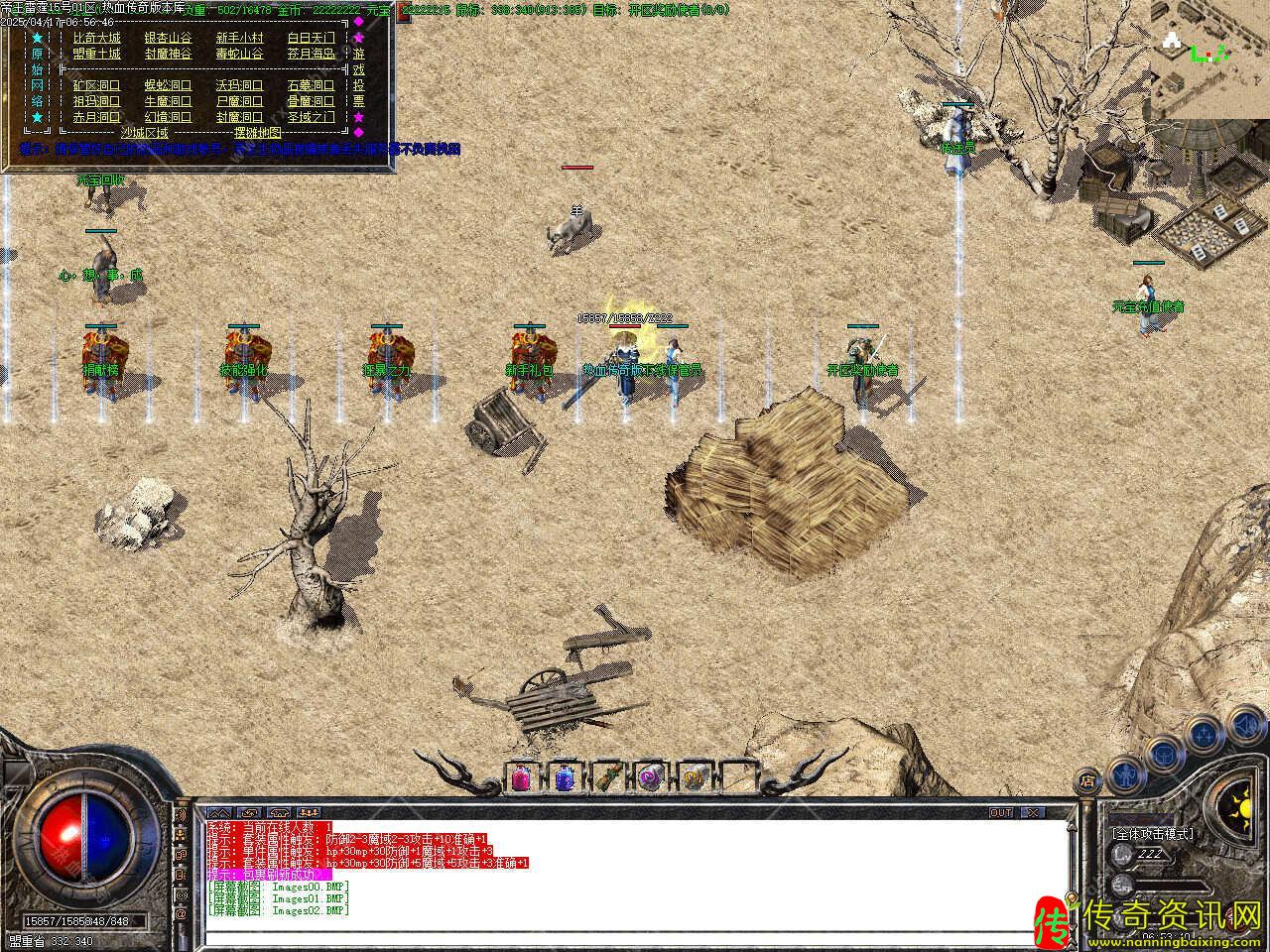Teleport to 比奇大城 in the menu
Image resolution: width=1270 pixels, height=952 pixels.
(96, 38)
